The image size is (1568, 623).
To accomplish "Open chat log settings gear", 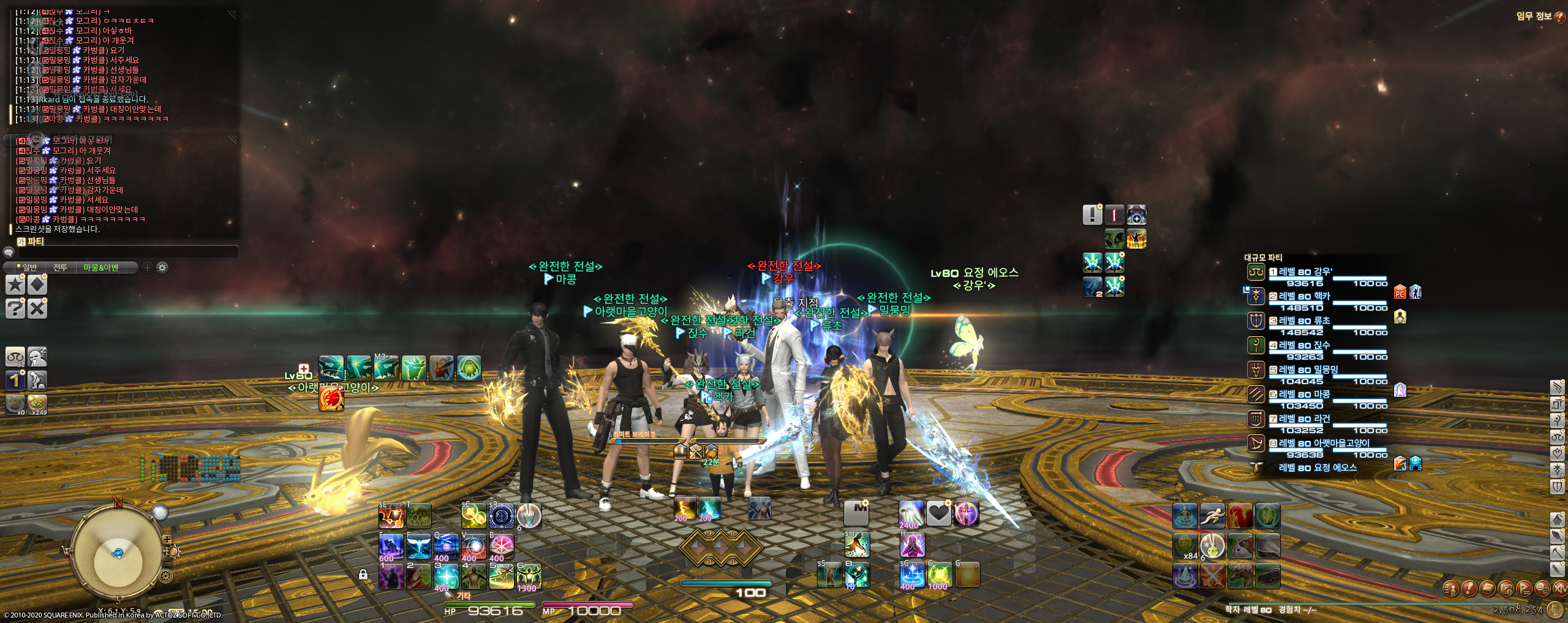I will coord(162,268).
